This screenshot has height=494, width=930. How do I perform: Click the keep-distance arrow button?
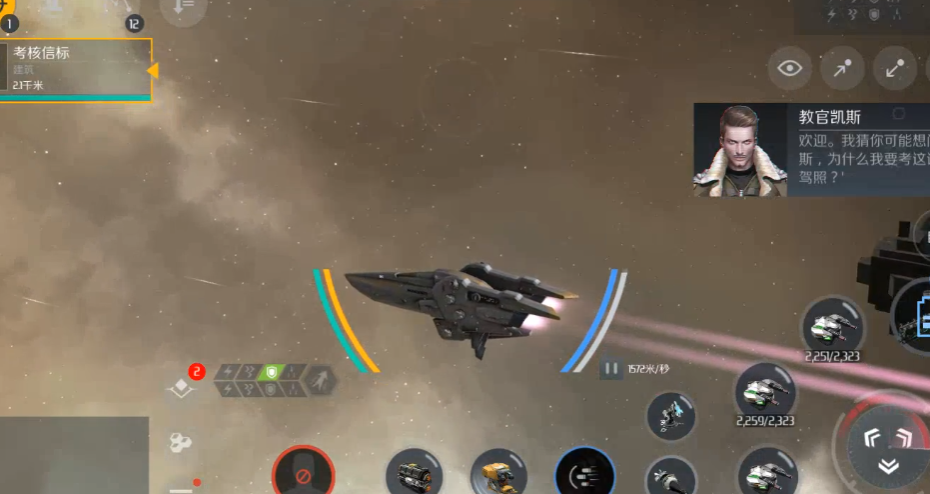(x=894, y=68)
